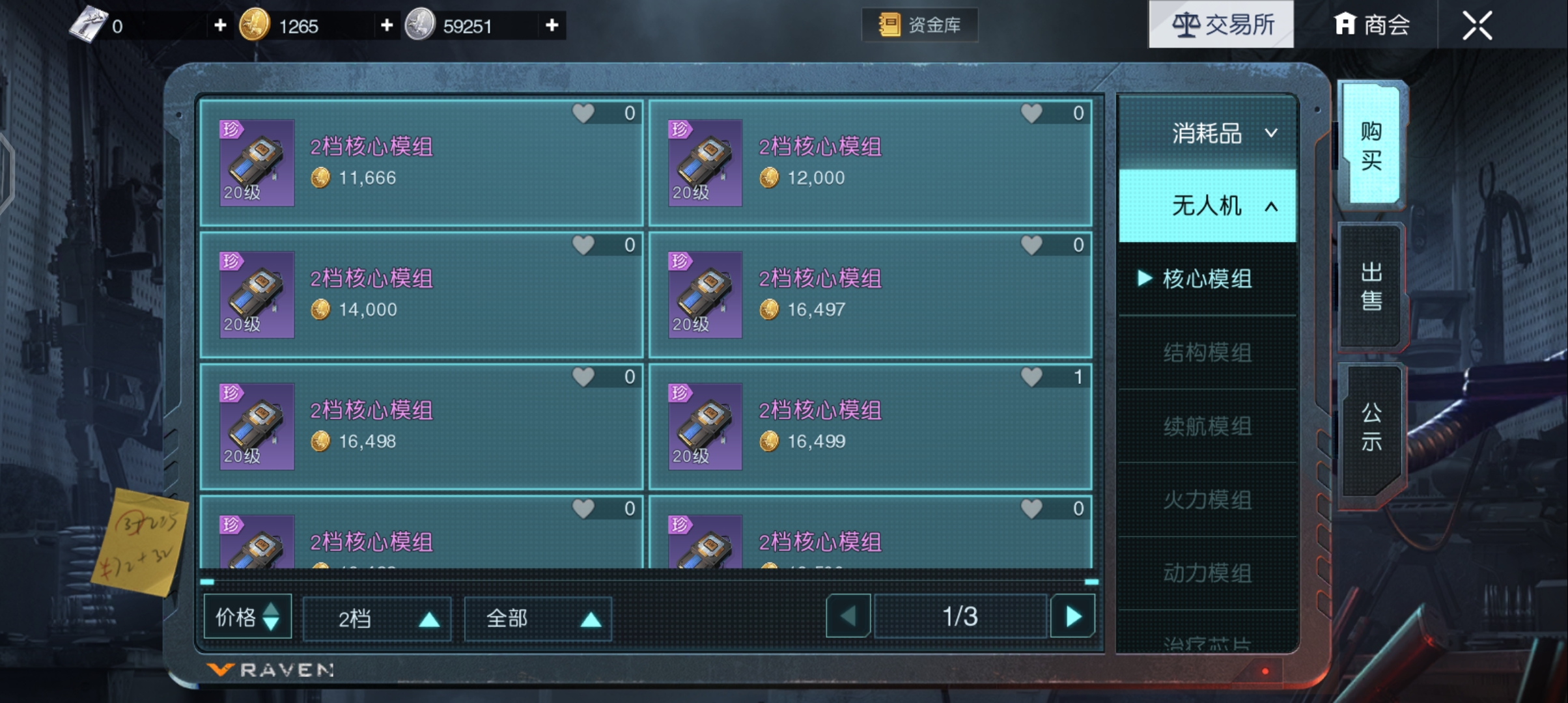Open the 消耗品 category dropdown
This screenshot has height=703, width=1568.
(x=1207, y=133)
